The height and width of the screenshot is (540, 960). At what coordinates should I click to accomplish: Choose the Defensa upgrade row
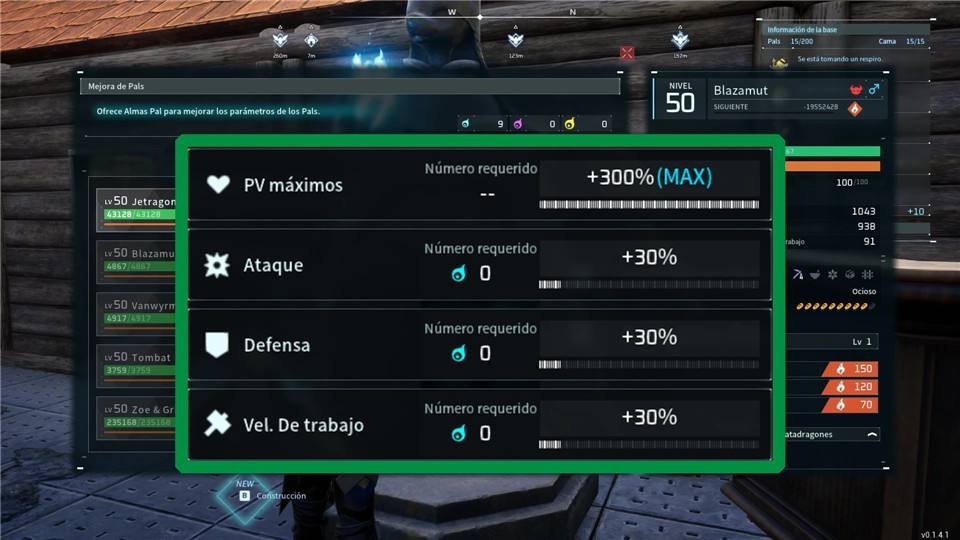click(x=480, y=345)
